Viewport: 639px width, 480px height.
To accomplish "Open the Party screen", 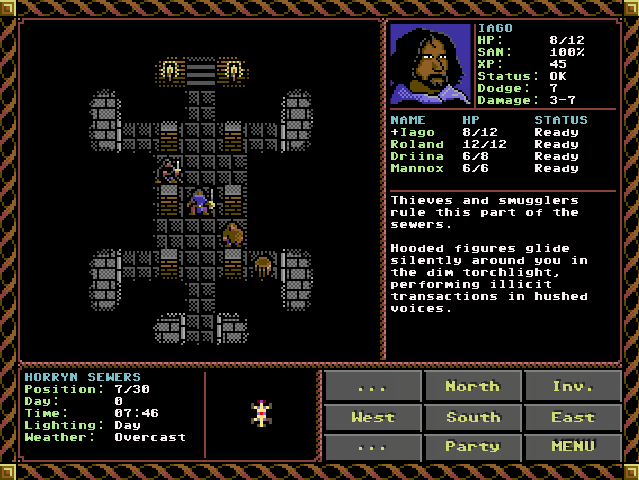I will pyautogui.click(x=472, y=446).
